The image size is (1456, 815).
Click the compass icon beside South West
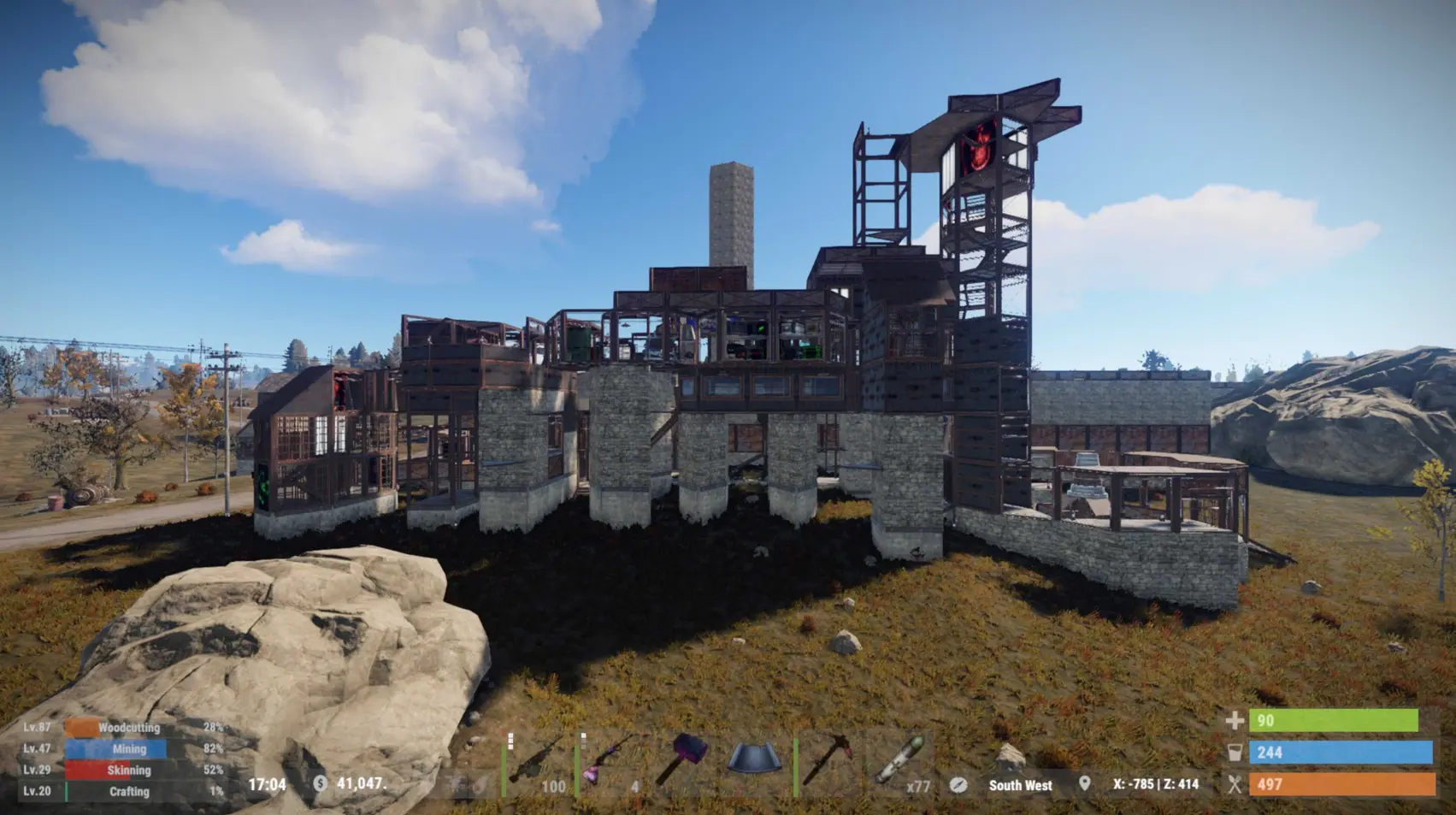(958, 784)
